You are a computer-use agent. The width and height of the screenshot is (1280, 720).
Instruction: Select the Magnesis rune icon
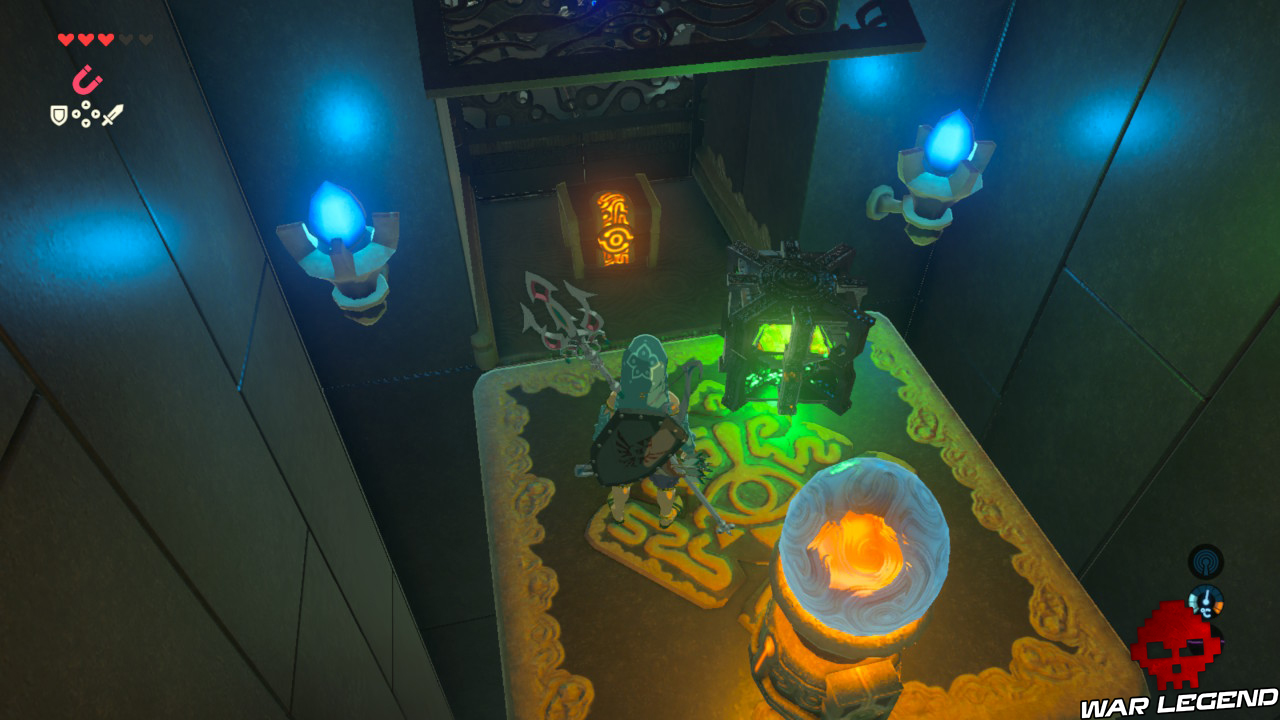click(x=86, y=79)
